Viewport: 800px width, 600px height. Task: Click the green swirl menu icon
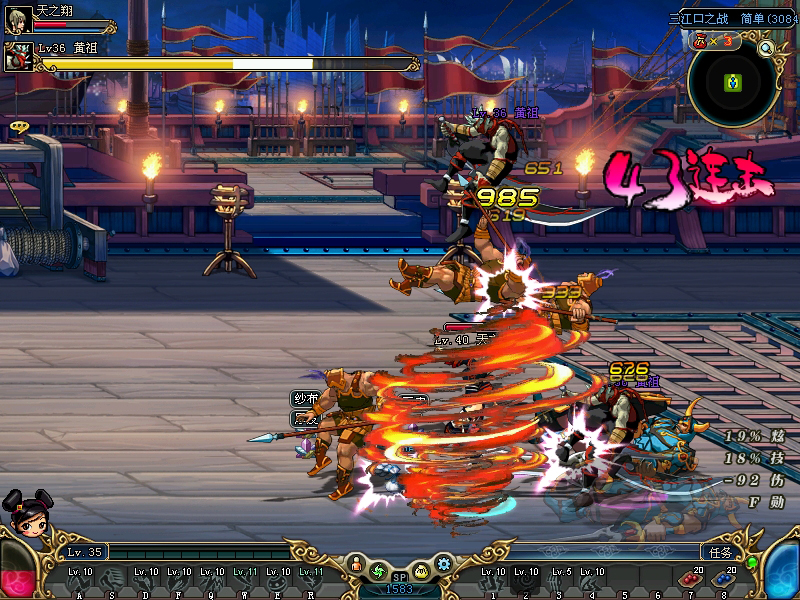click(x=378, y=571)
